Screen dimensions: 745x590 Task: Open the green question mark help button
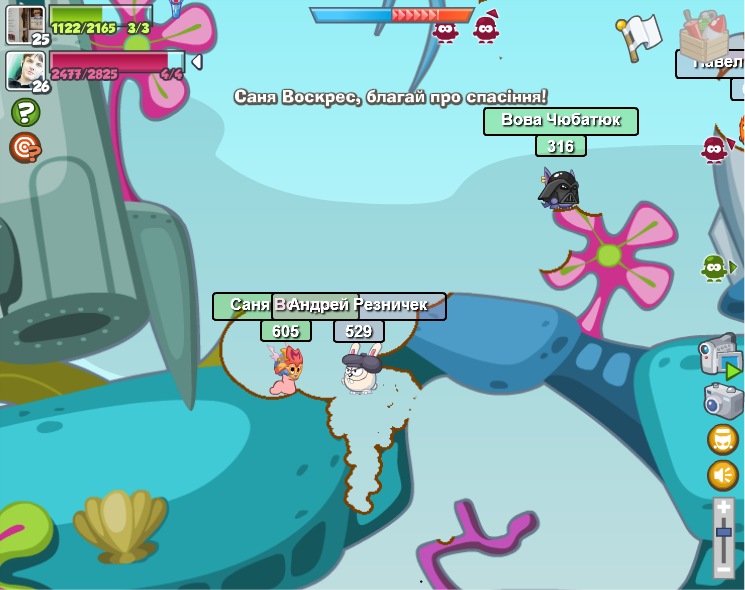pyautogui.click(x=25, y=112)
